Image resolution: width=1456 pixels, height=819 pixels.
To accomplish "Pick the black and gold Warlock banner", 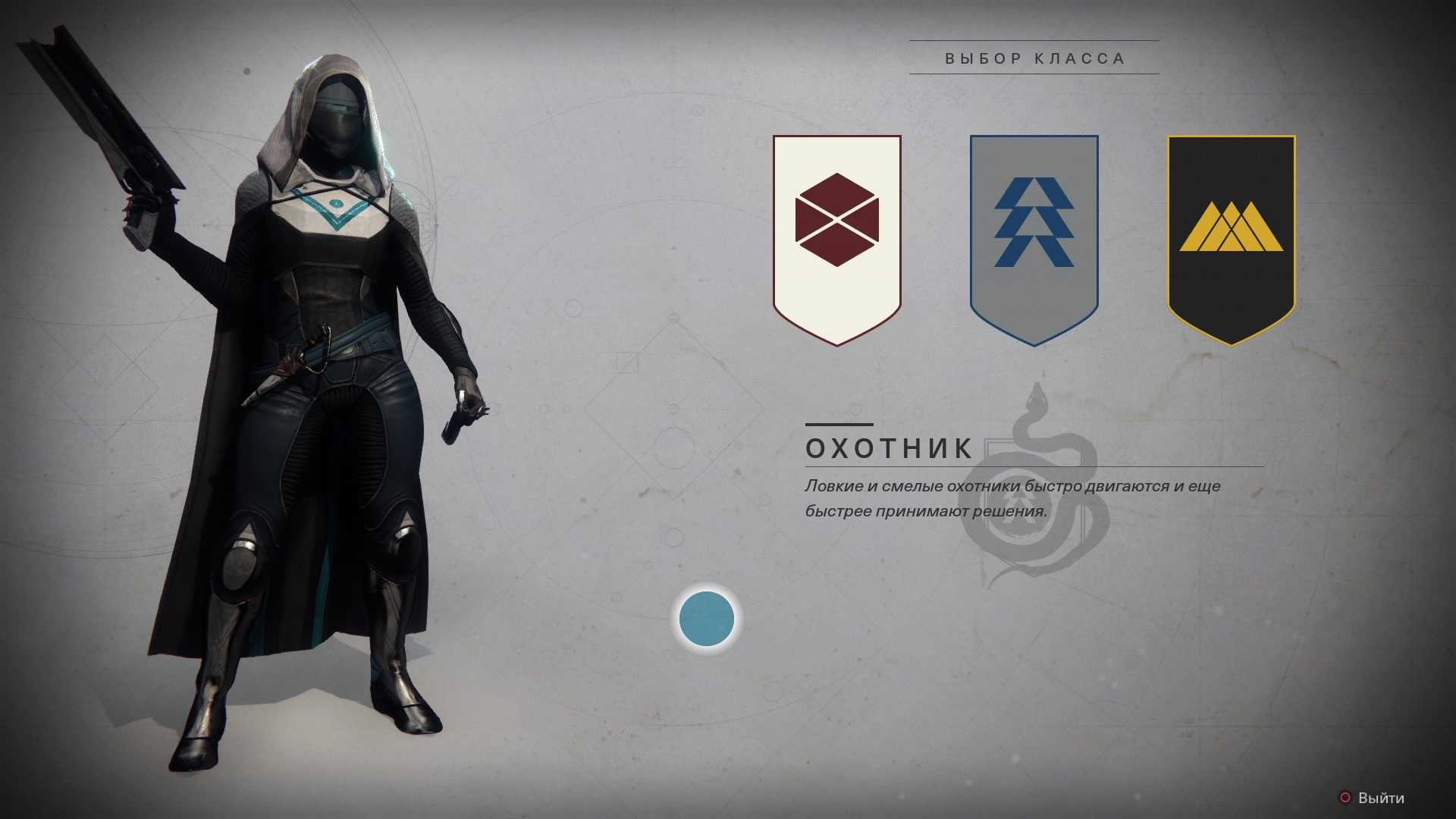I will tap(1231, 235).
